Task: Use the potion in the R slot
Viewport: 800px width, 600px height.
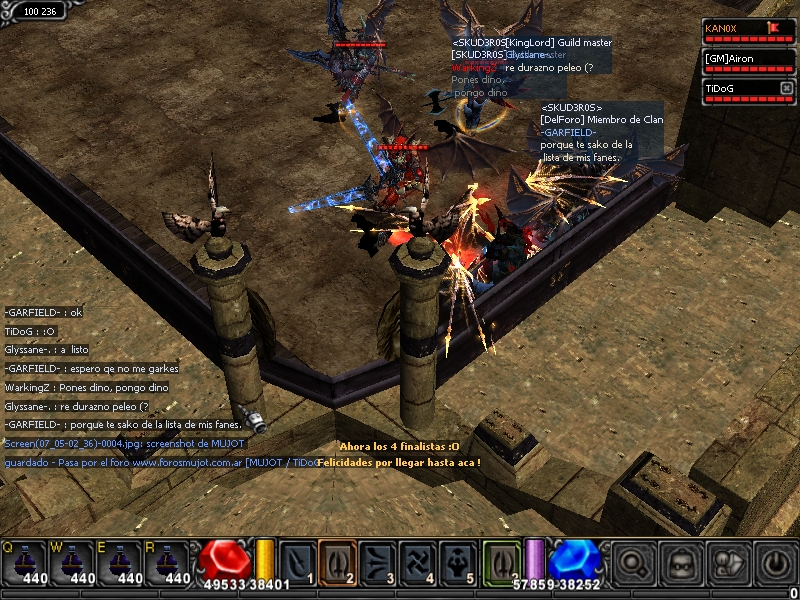Action: [x=168, y=562]
